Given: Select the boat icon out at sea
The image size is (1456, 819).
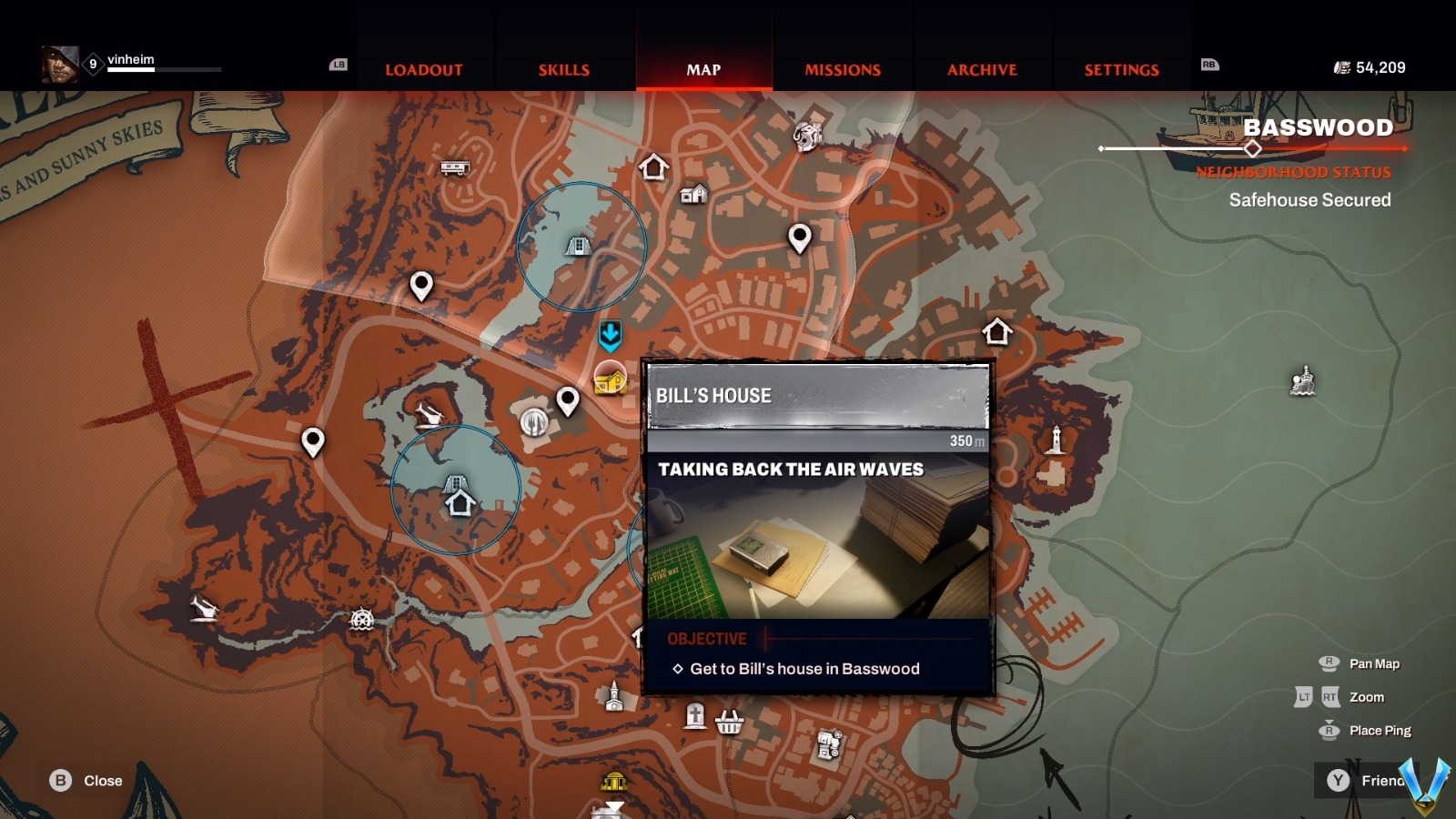Looking at the screenshot, I should pos(1303,381).
